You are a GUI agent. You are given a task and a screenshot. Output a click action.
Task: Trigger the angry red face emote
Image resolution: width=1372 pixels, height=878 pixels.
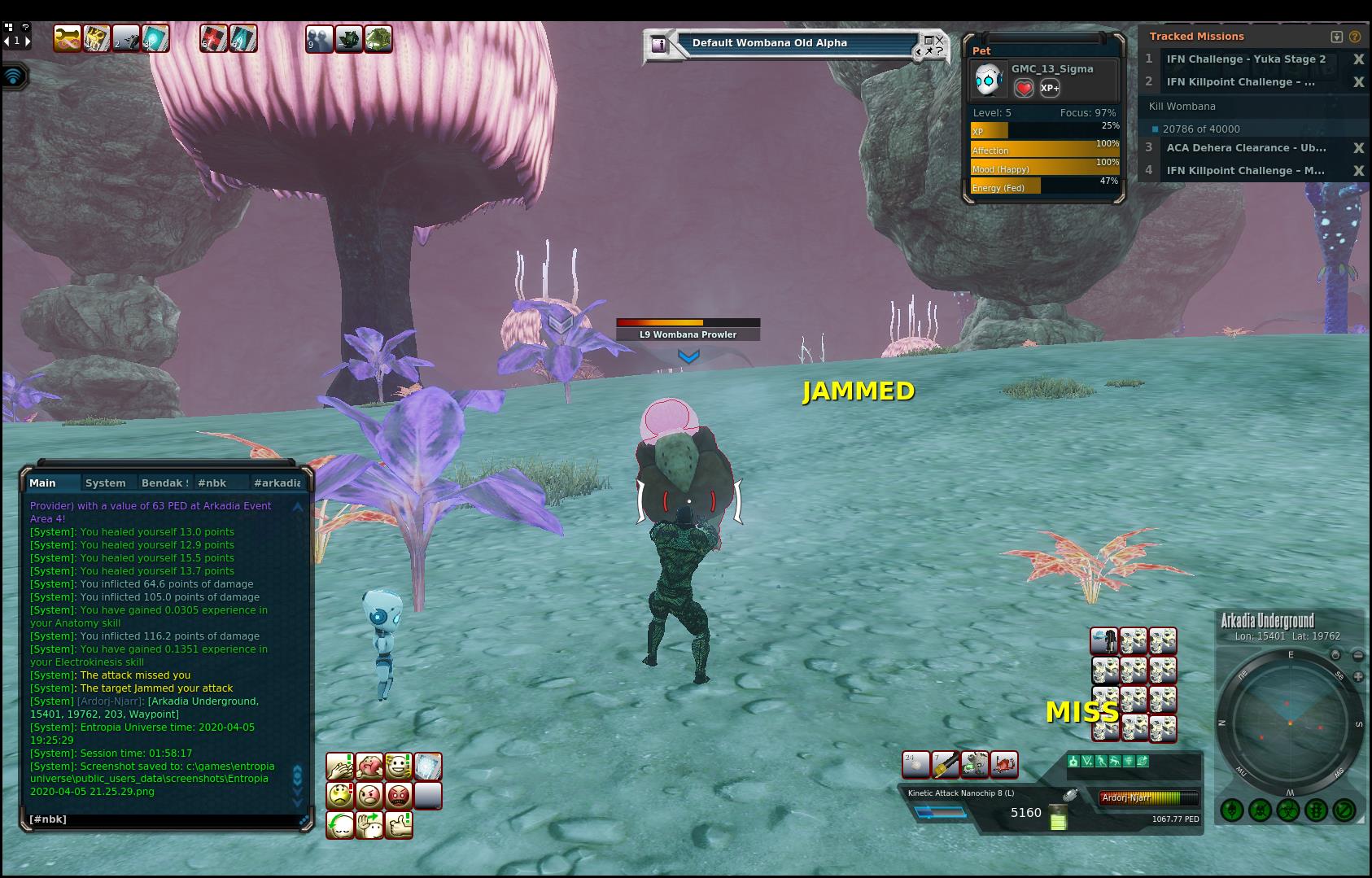399,795
